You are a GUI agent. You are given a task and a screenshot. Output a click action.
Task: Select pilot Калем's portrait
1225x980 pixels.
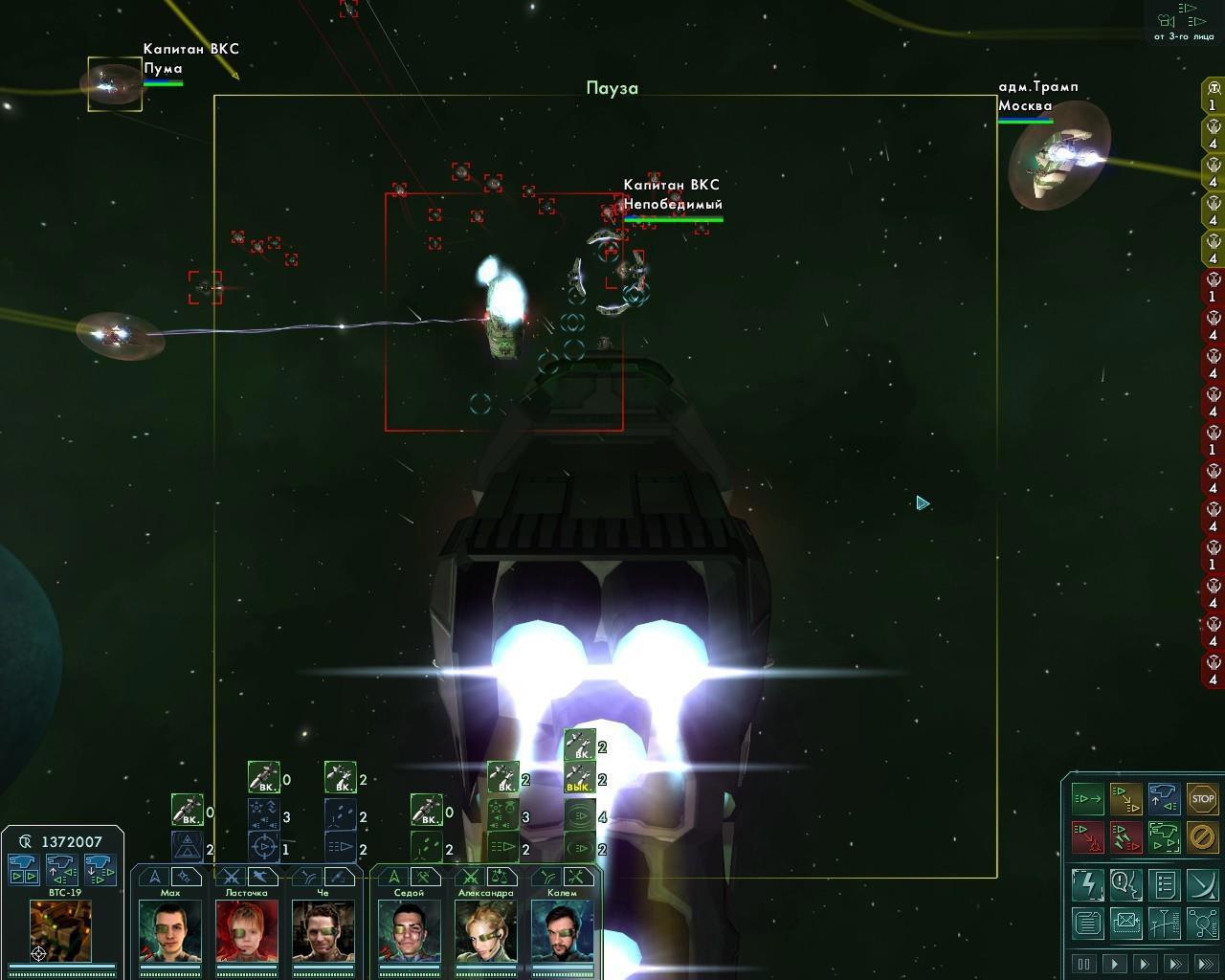point(562,931)
